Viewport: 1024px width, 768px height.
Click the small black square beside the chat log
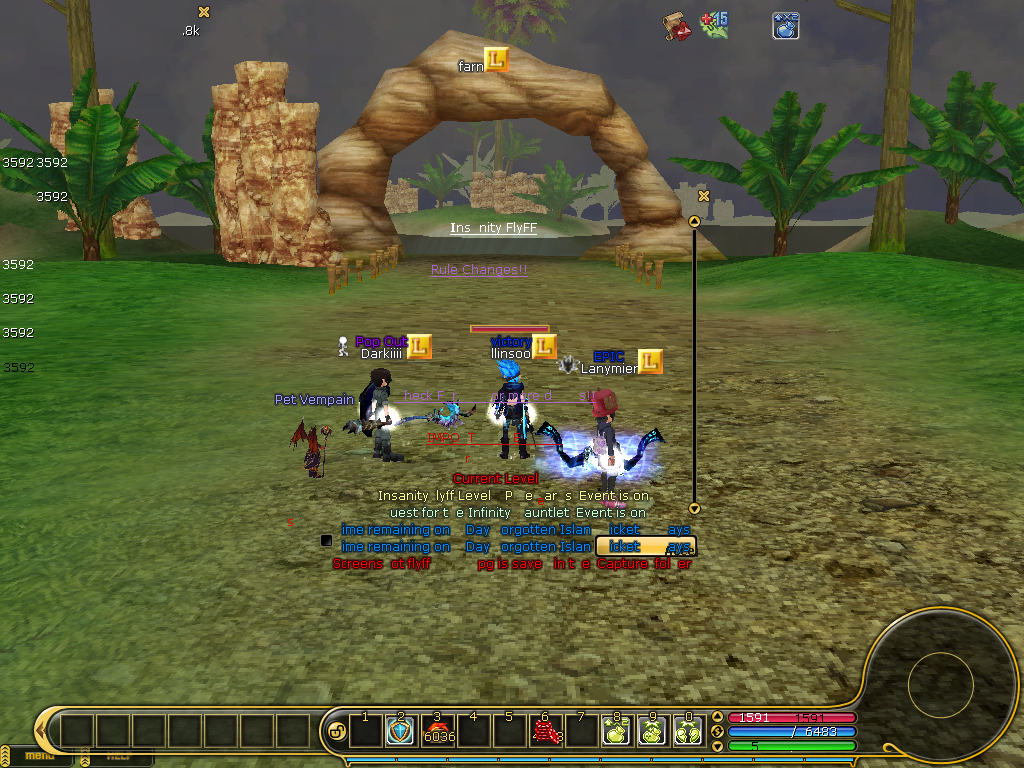(326, 541)
